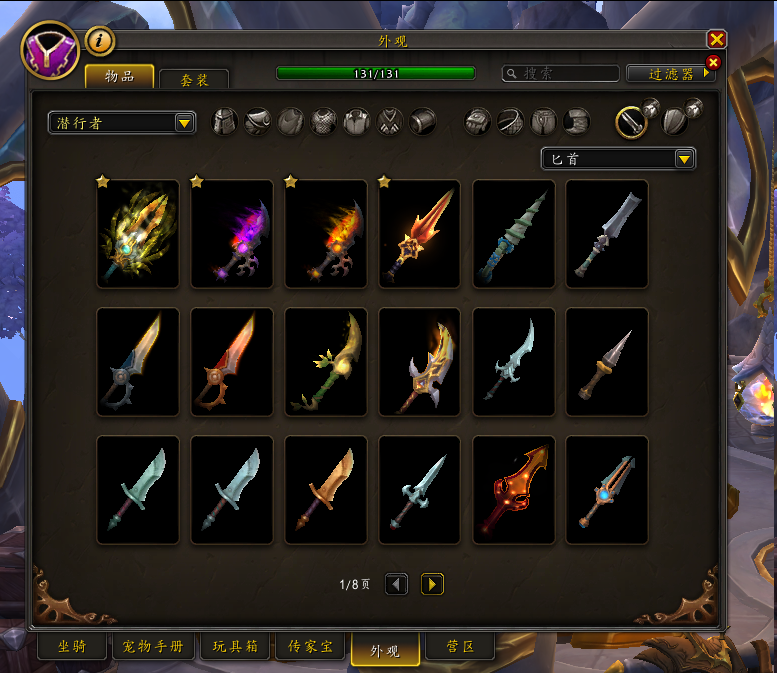Viewport: 777px width, 673px height.
Task: Select the 物品 (Items) tab
Action: tap(119, 76)
